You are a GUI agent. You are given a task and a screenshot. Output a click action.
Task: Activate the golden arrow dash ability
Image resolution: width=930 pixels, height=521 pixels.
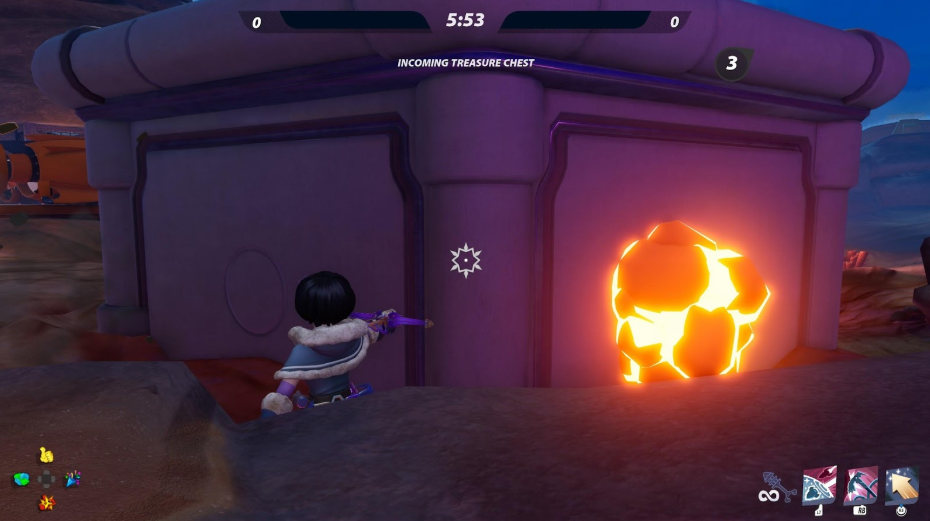(x=902, y=485)
